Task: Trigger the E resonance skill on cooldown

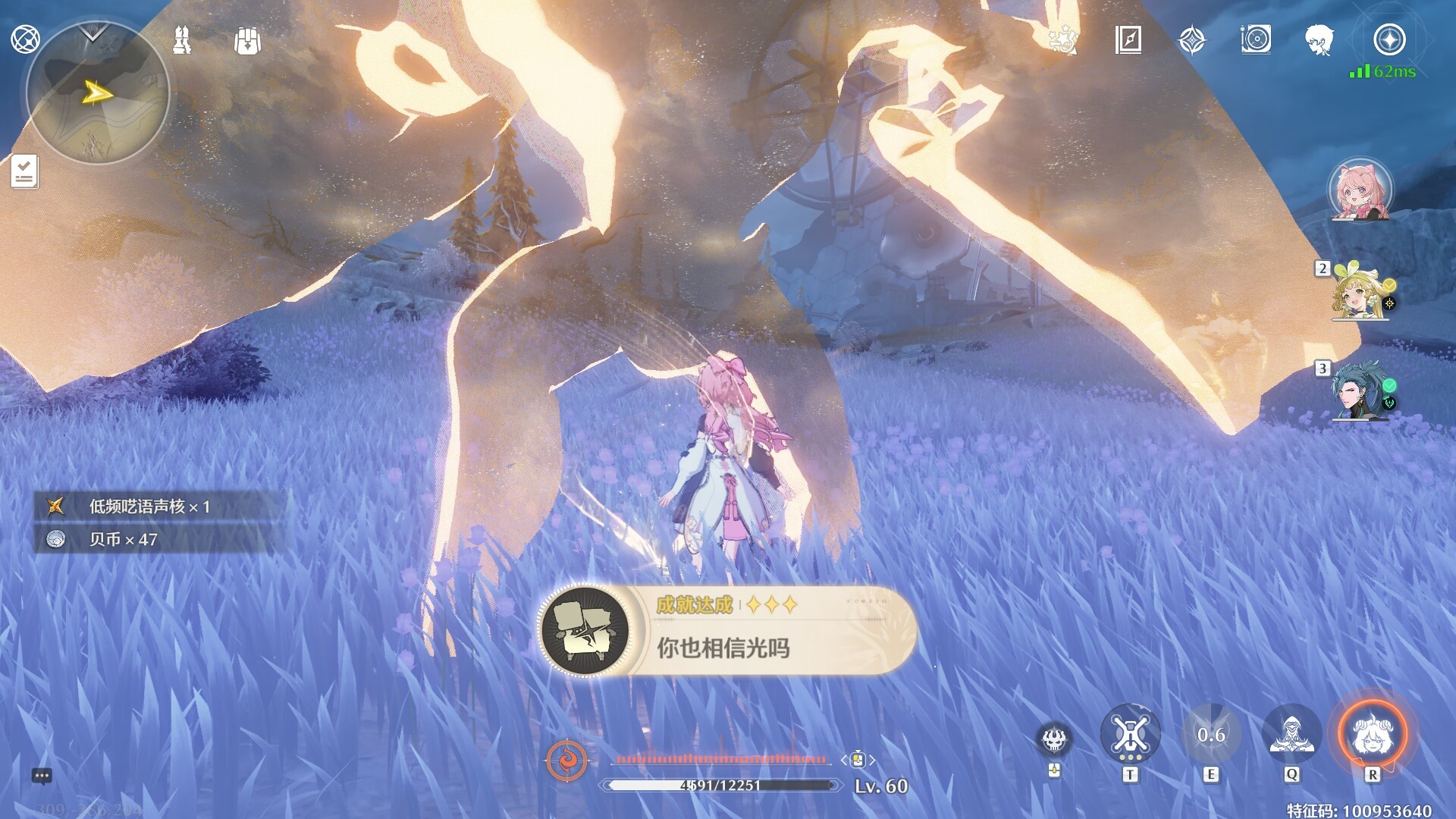Action: [1211, 734]
